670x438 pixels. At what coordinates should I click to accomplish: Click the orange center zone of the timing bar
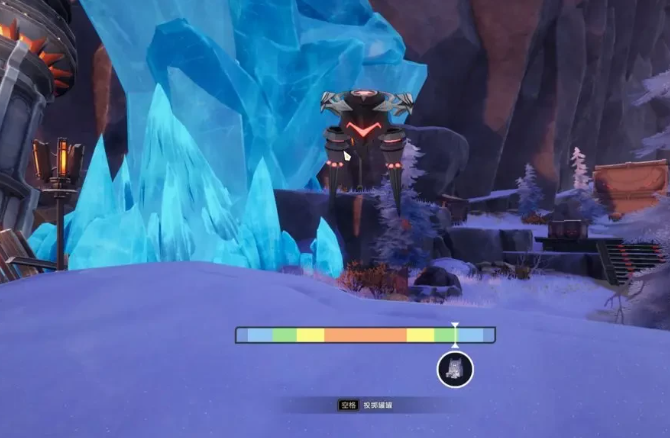[365, 335]
